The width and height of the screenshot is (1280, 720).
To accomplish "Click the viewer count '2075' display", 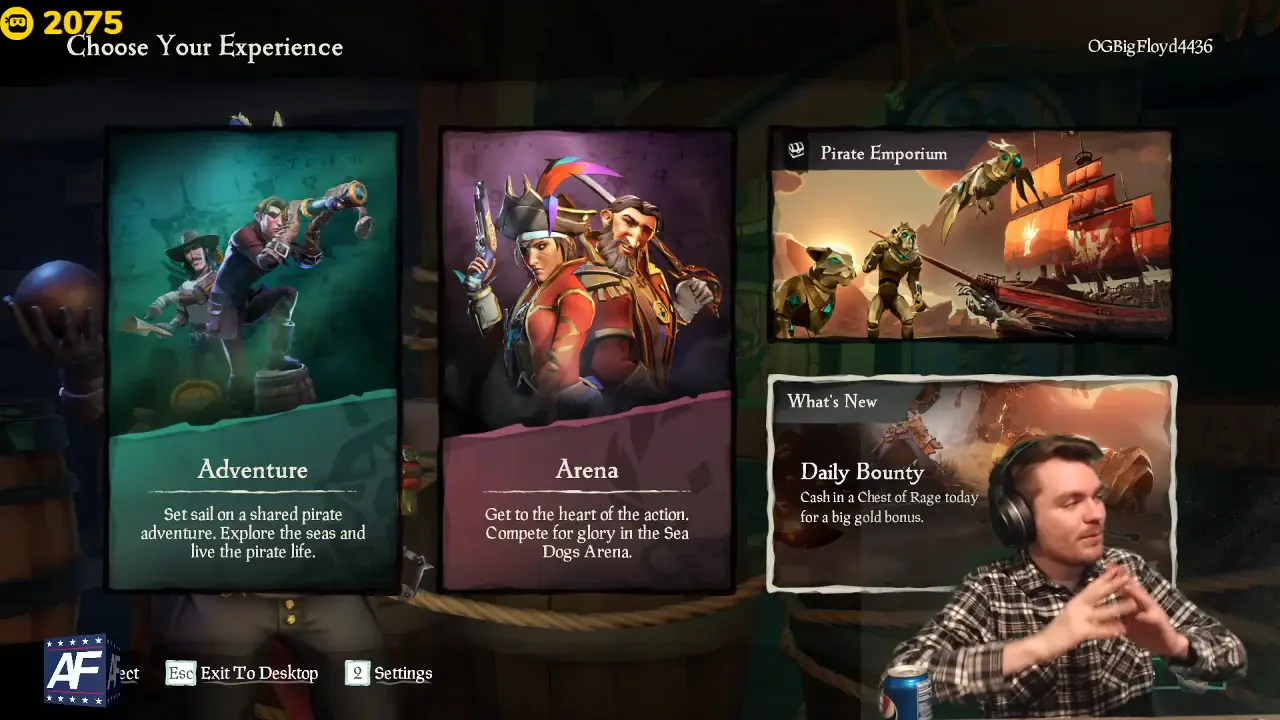I will click(83, 20).
